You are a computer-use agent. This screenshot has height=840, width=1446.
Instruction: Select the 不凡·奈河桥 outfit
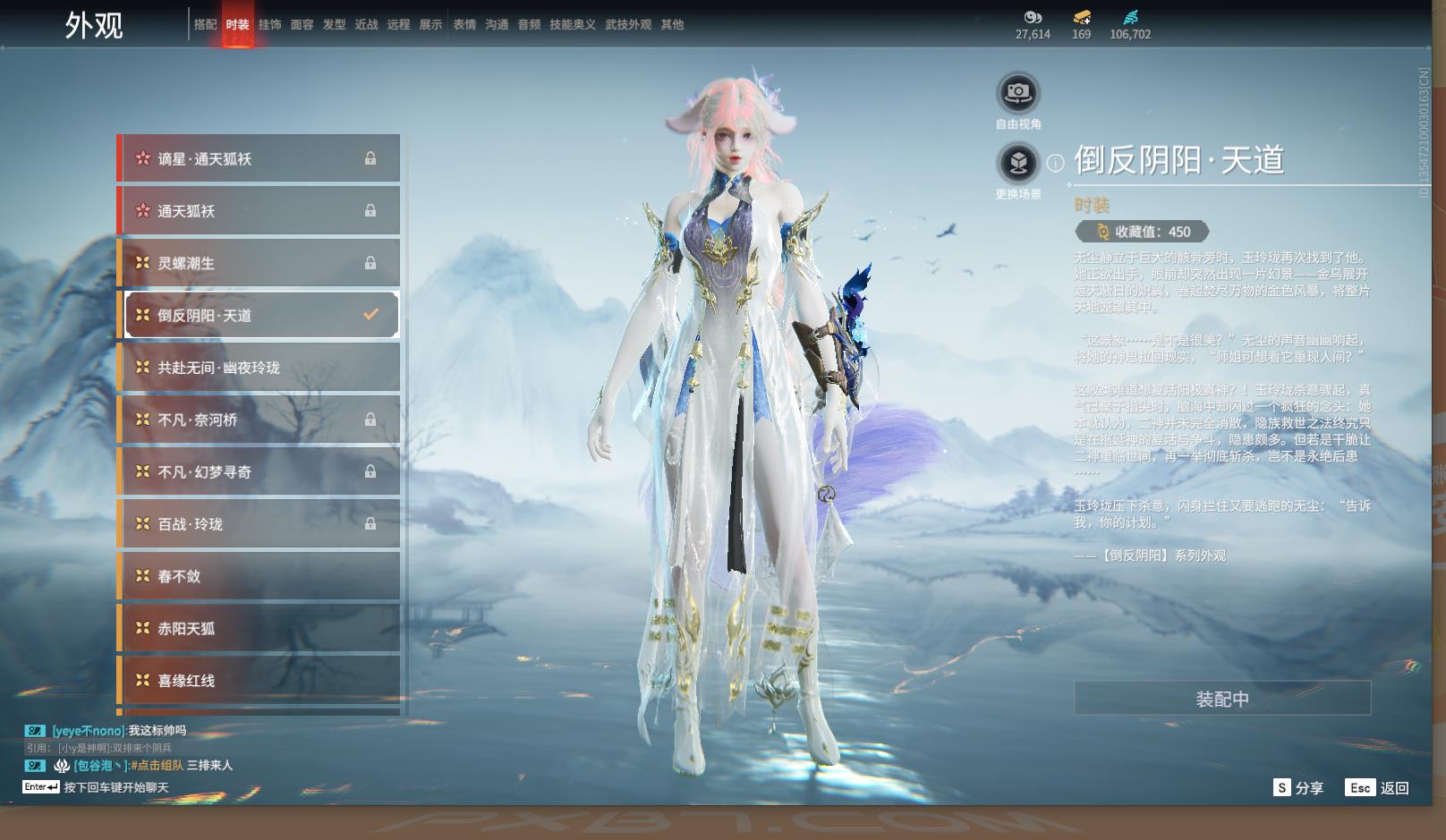click(259, 420)
